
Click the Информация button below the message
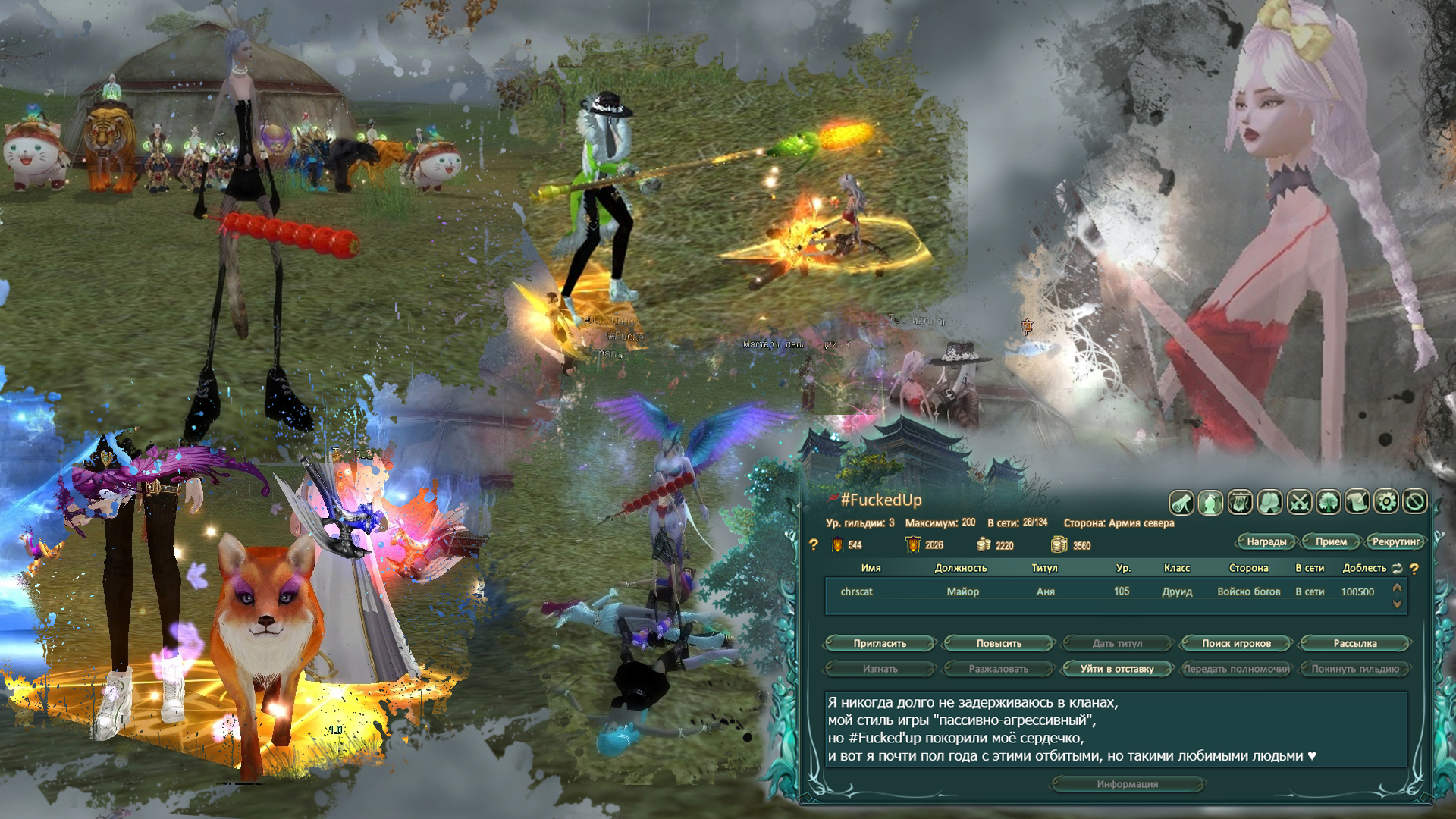pyautogui.click(x=1127, y=784)
